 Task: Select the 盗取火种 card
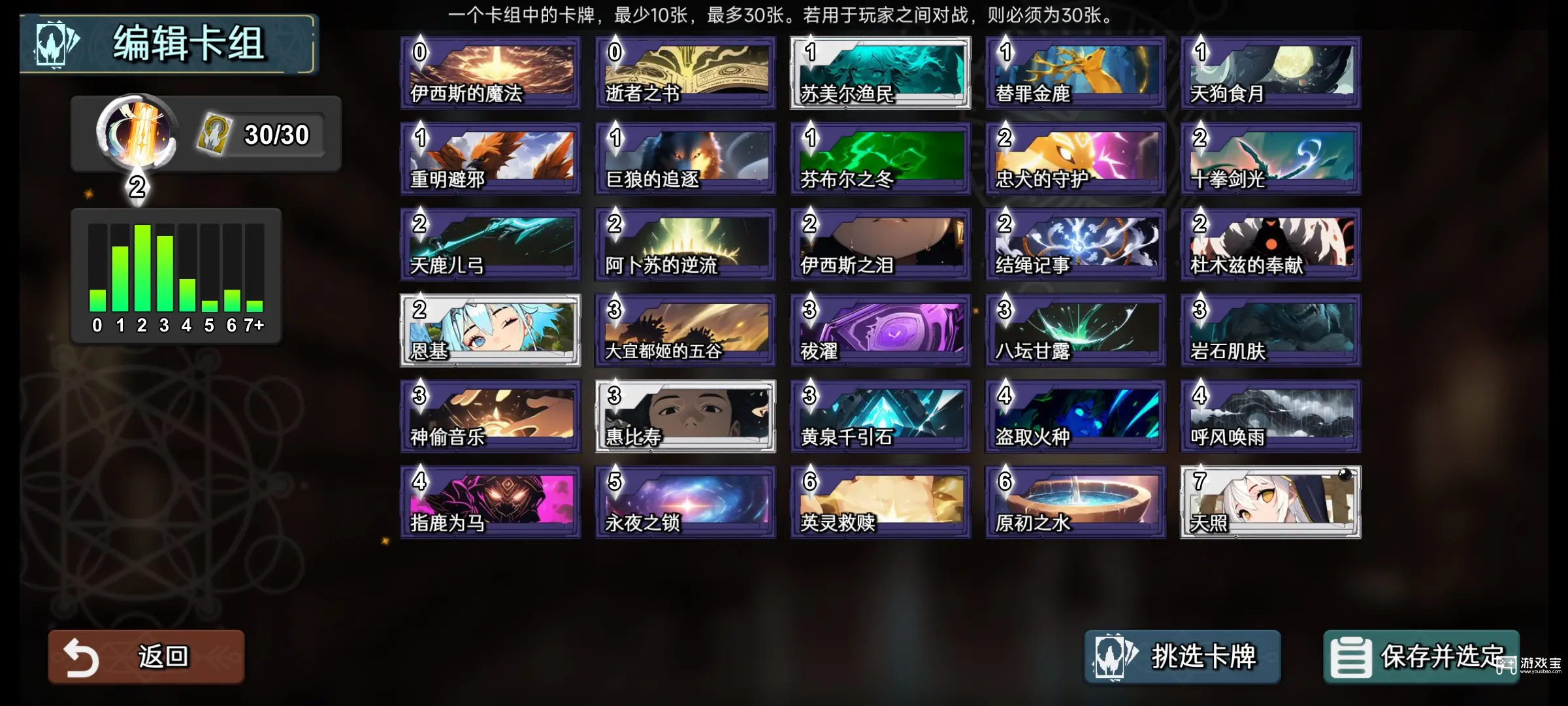[1075, 416]
